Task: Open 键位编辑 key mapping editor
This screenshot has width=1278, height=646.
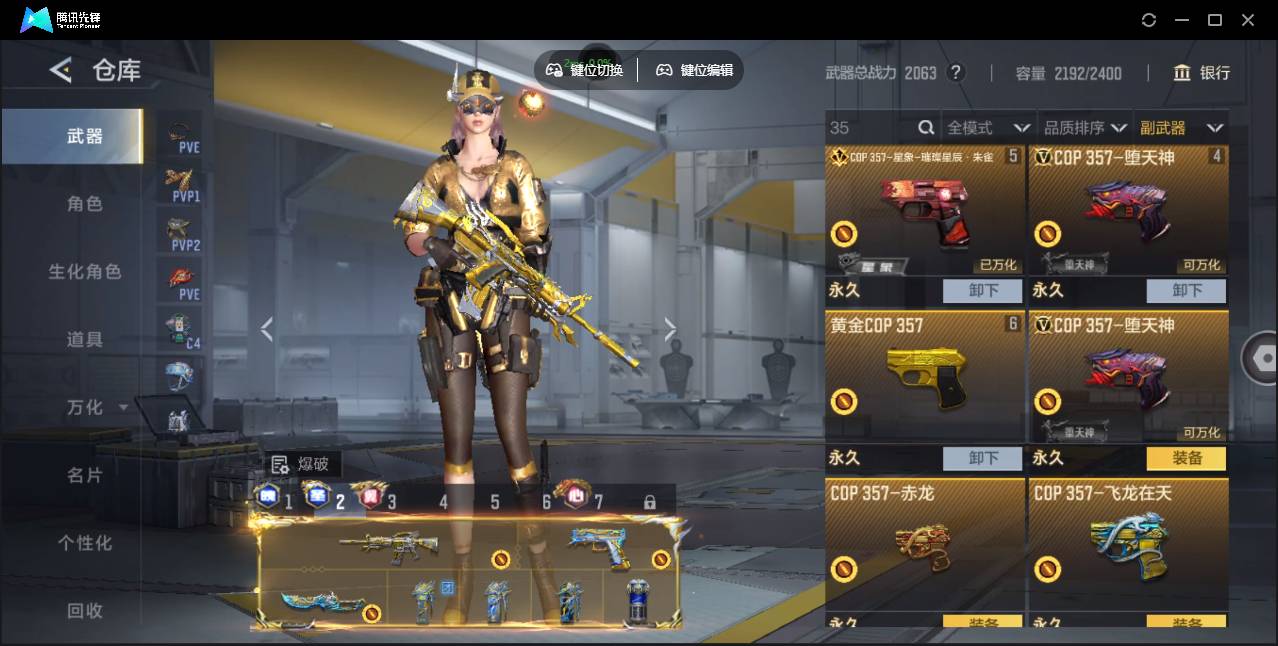Action: pos(694,70)
